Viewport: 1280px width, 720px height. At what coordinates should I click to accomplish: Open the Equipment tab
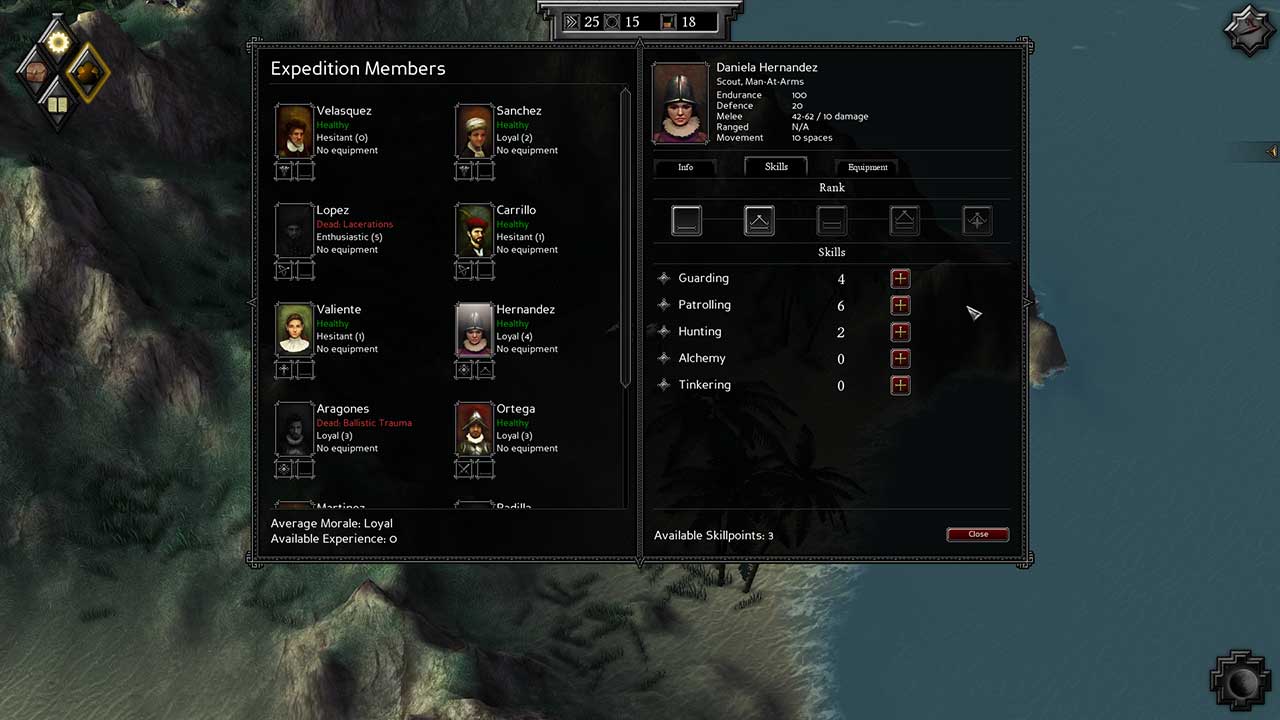(867, 167)
